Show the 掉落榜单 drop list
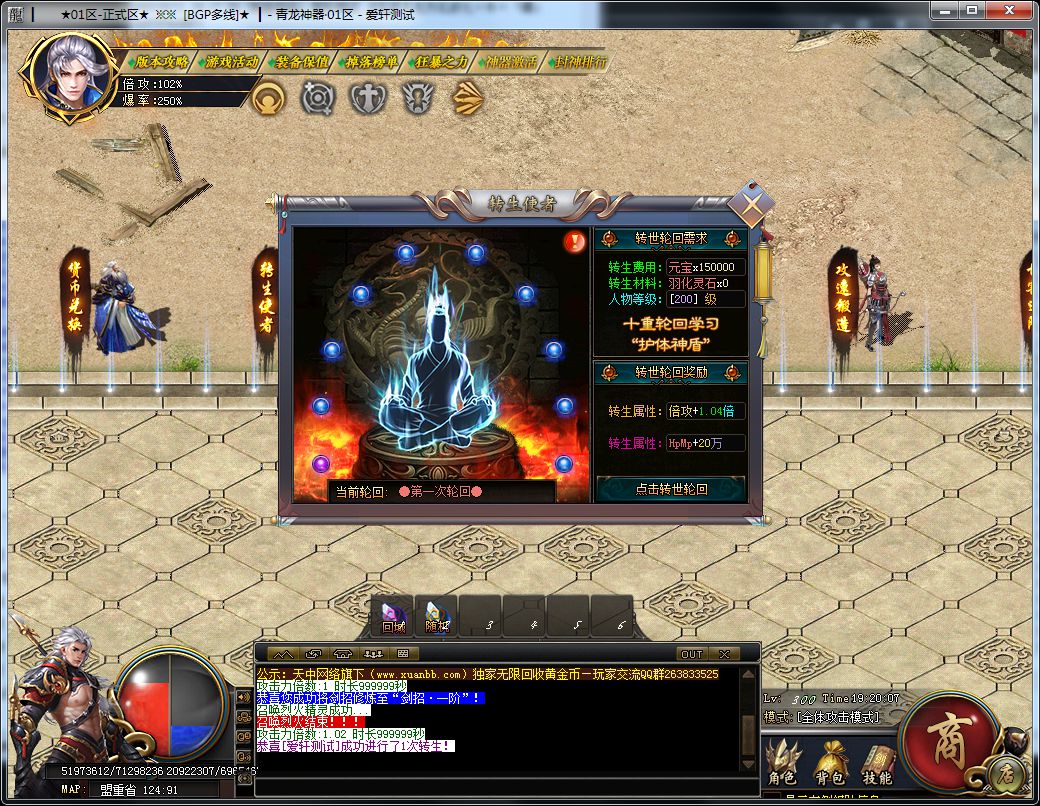The width and height of the screenshot is (1040, 806). coord(371,61)
